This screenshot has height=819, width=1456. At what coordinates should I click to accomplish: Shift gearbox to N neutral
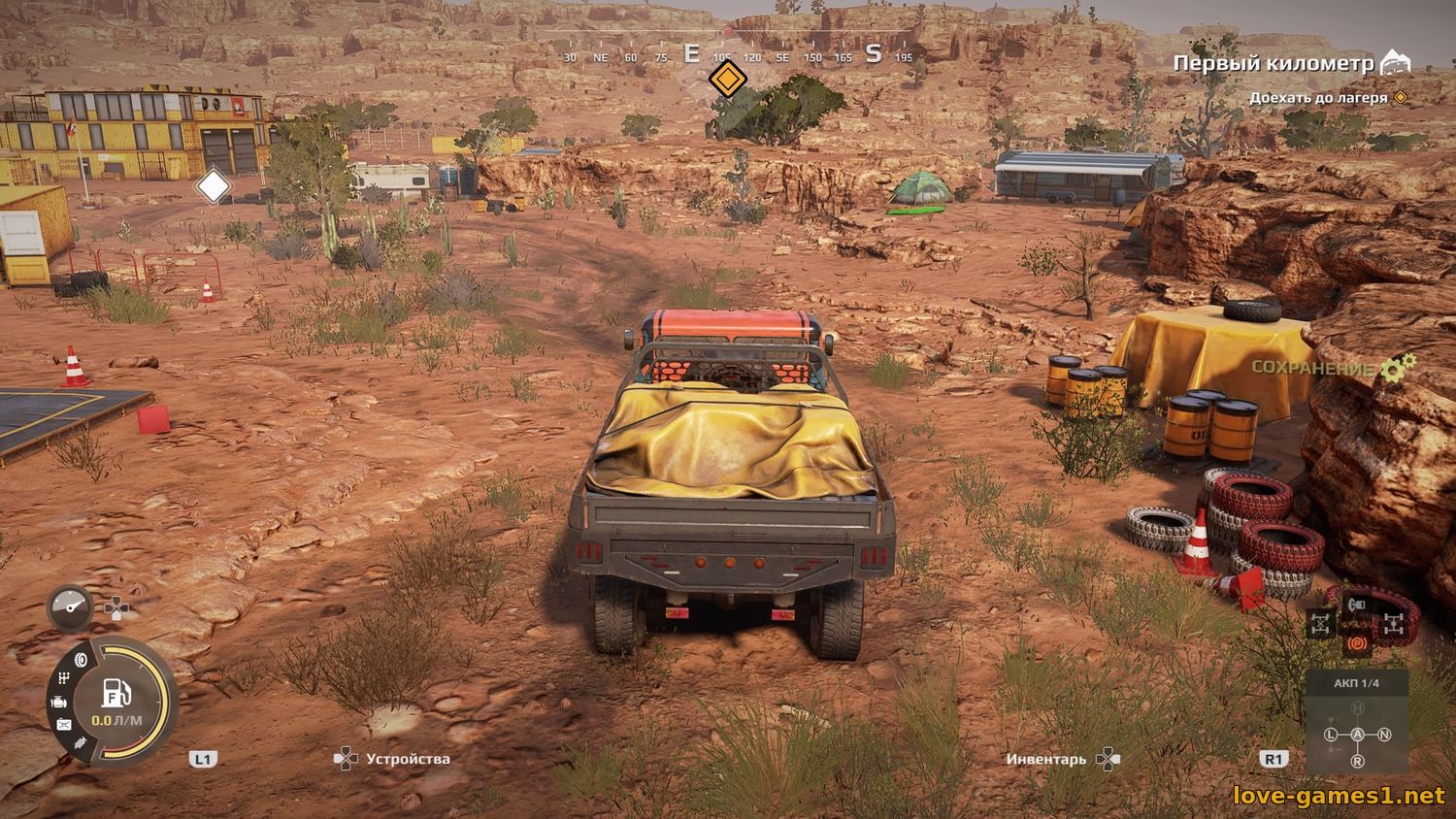pyautogui.click(x=1384, y=735)
